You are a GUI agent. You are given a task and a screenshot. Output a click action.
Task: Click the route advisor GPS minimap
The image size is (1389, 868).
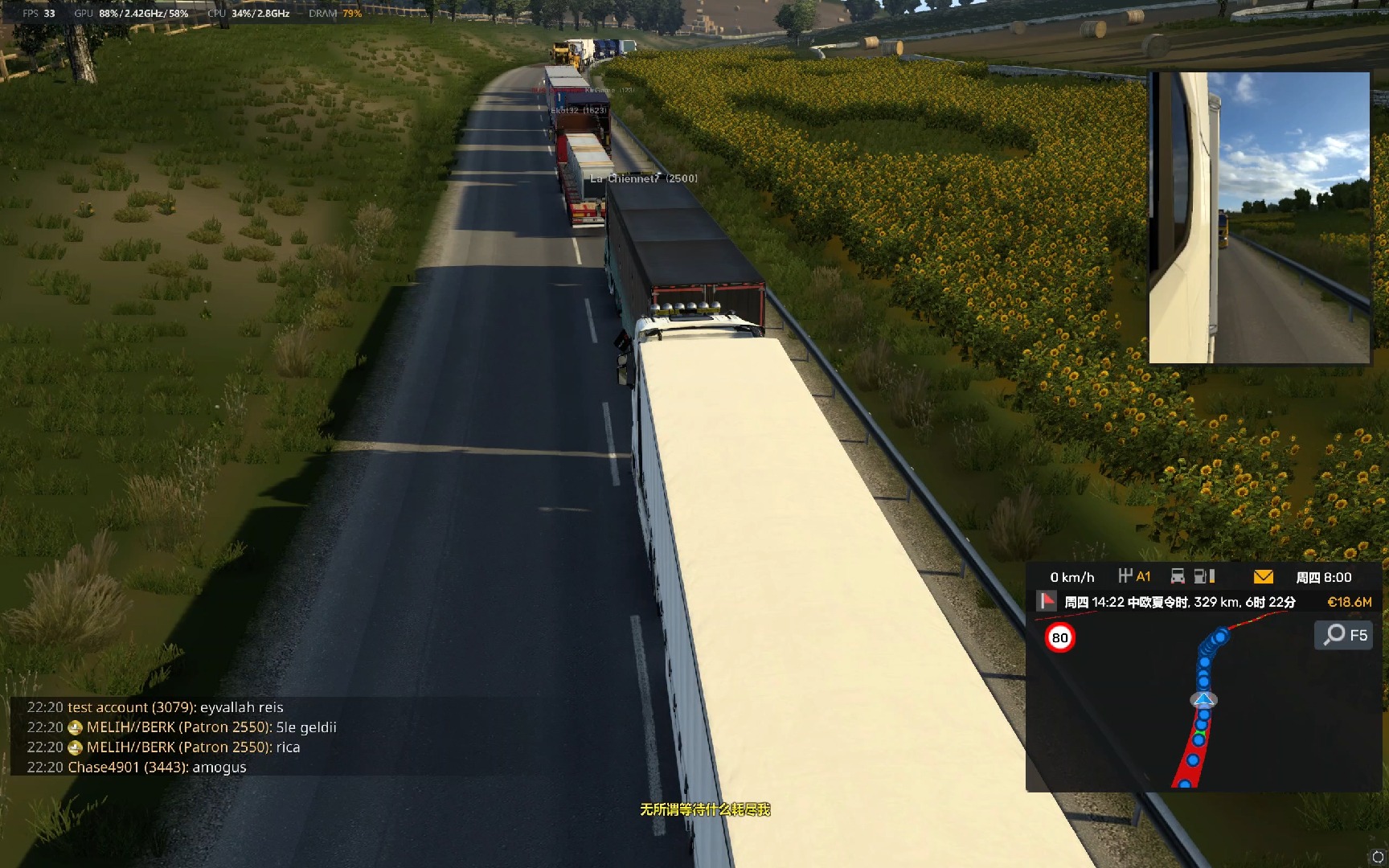coord(1203,707)
